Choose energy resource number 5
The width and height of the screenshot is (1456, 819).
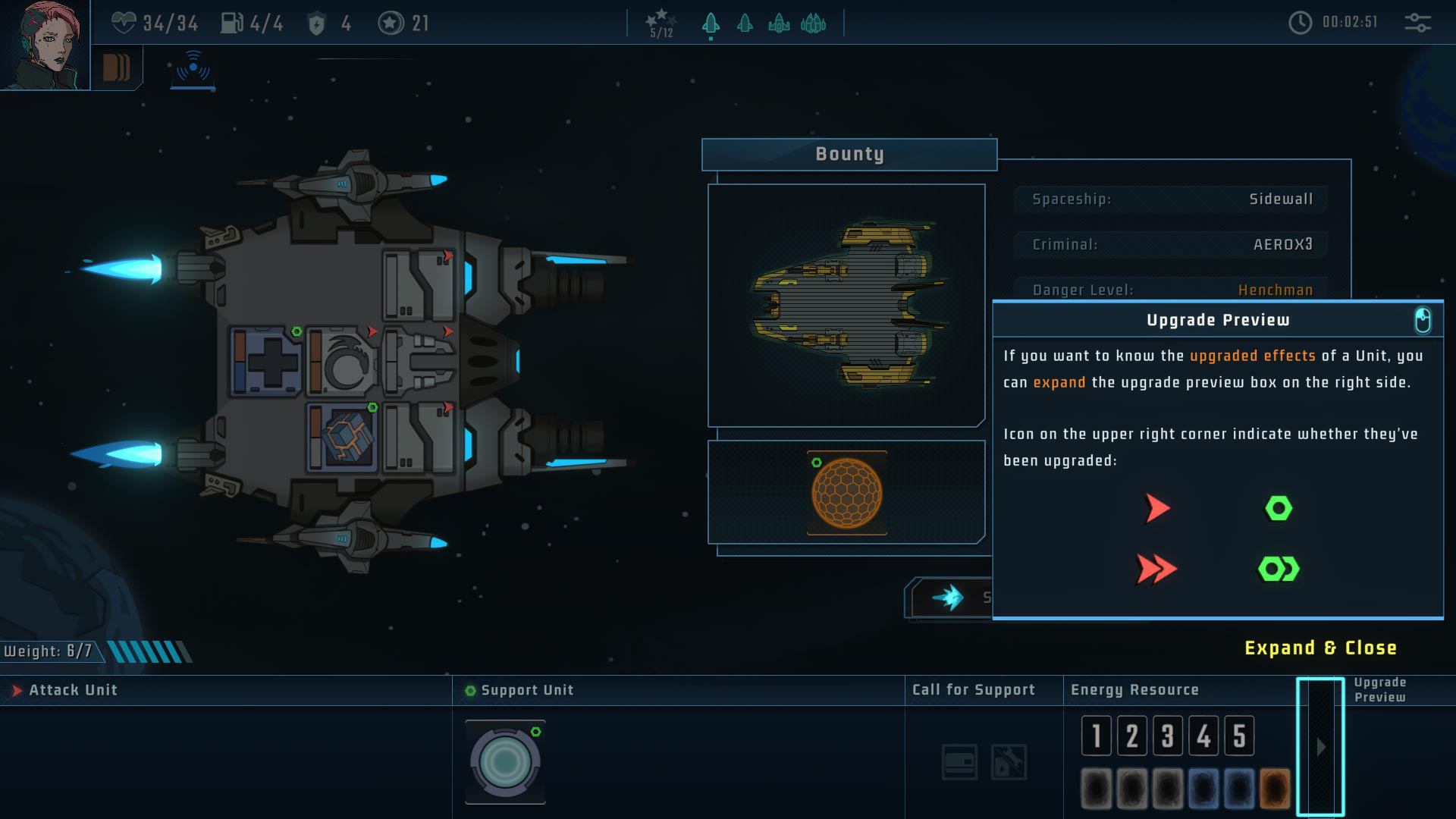(x=1239, y=736)
